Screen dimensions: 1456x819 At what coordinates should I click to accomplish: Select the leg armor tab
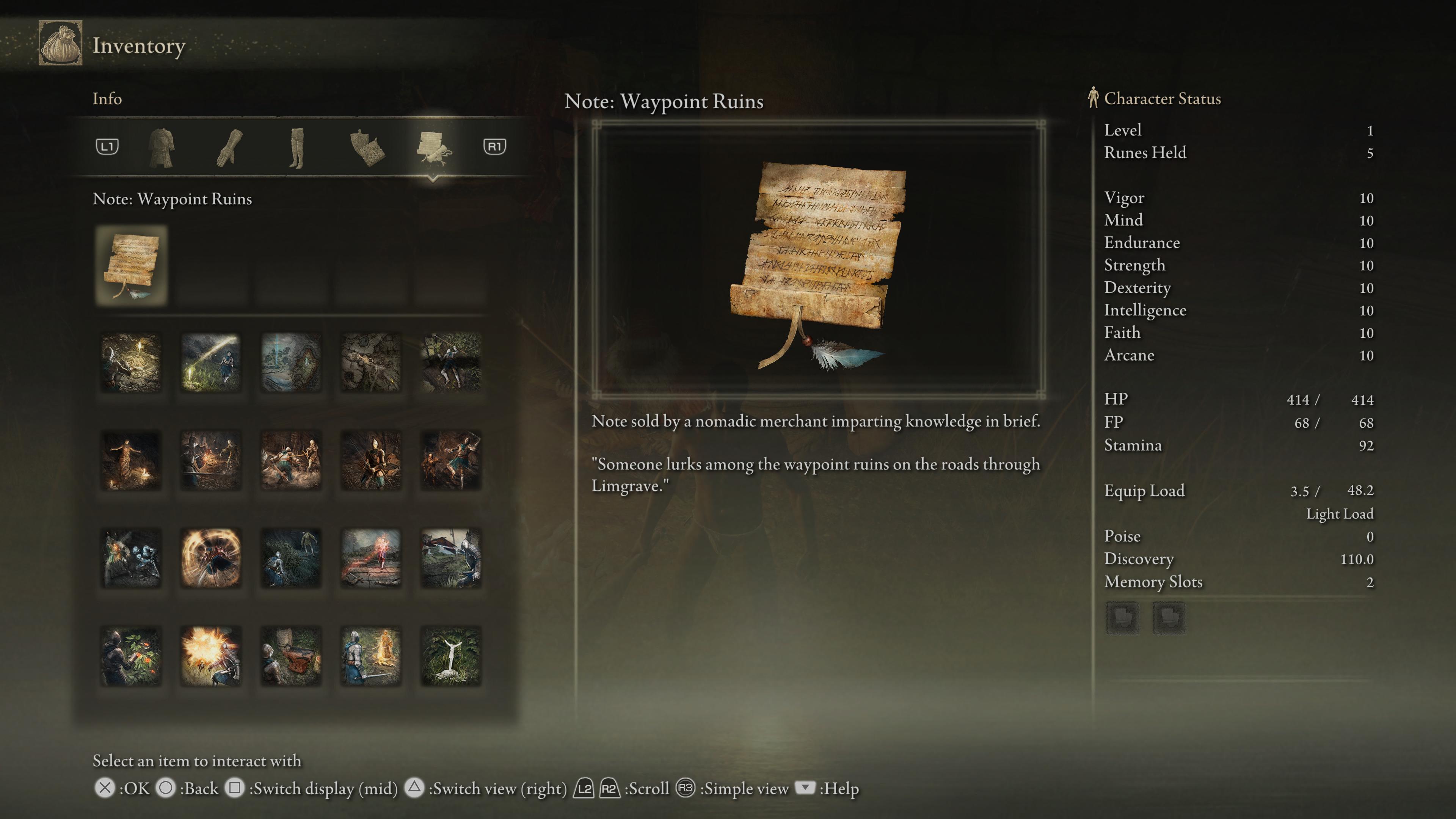[x=297, y=147]
